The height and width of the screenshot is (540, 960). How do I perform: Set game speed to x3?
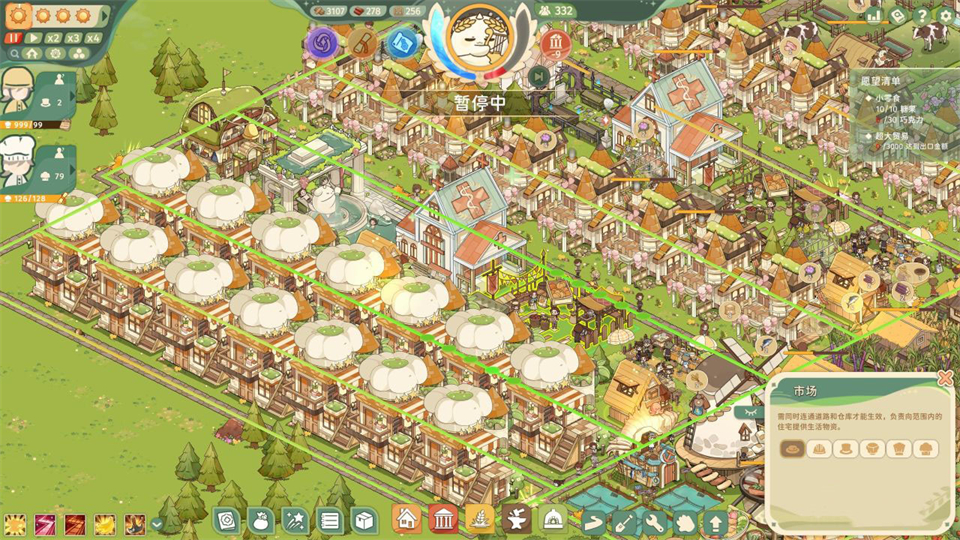click(75, 38)
